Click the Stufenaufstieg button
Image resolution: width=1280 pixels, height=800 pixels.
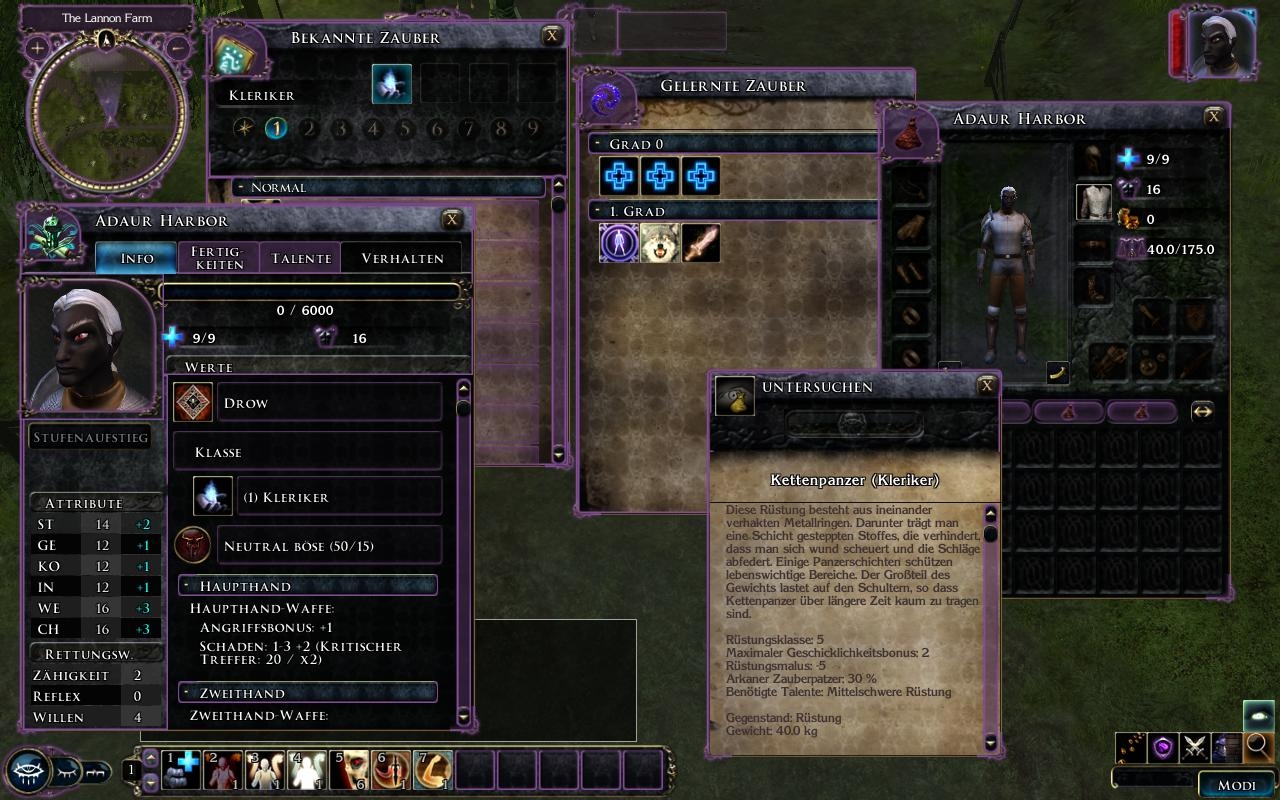pyautogui.click(x=91, y=438)
